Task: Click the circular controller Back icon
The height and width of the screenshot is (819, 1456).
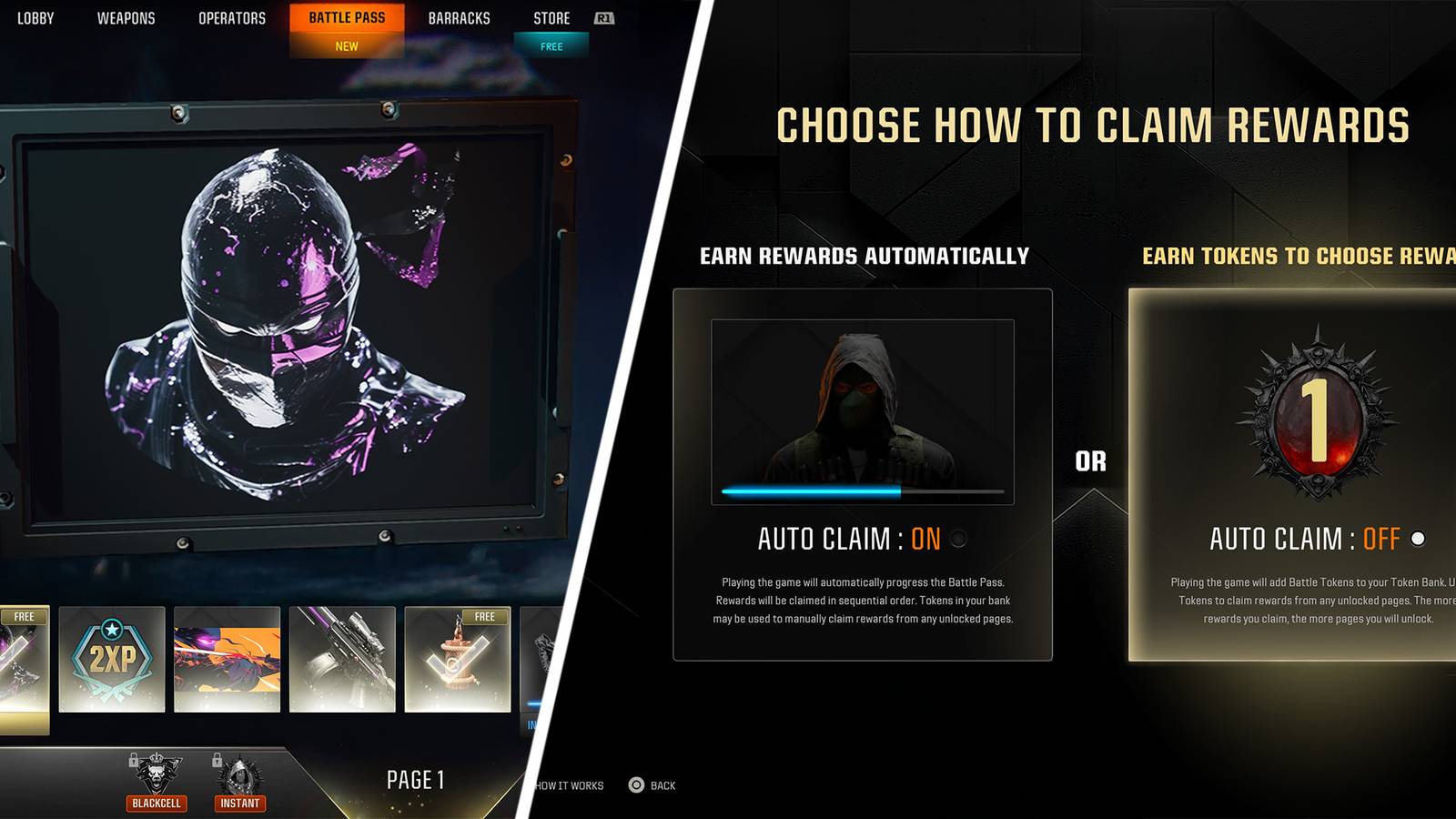Action: [x=637, y=784]
